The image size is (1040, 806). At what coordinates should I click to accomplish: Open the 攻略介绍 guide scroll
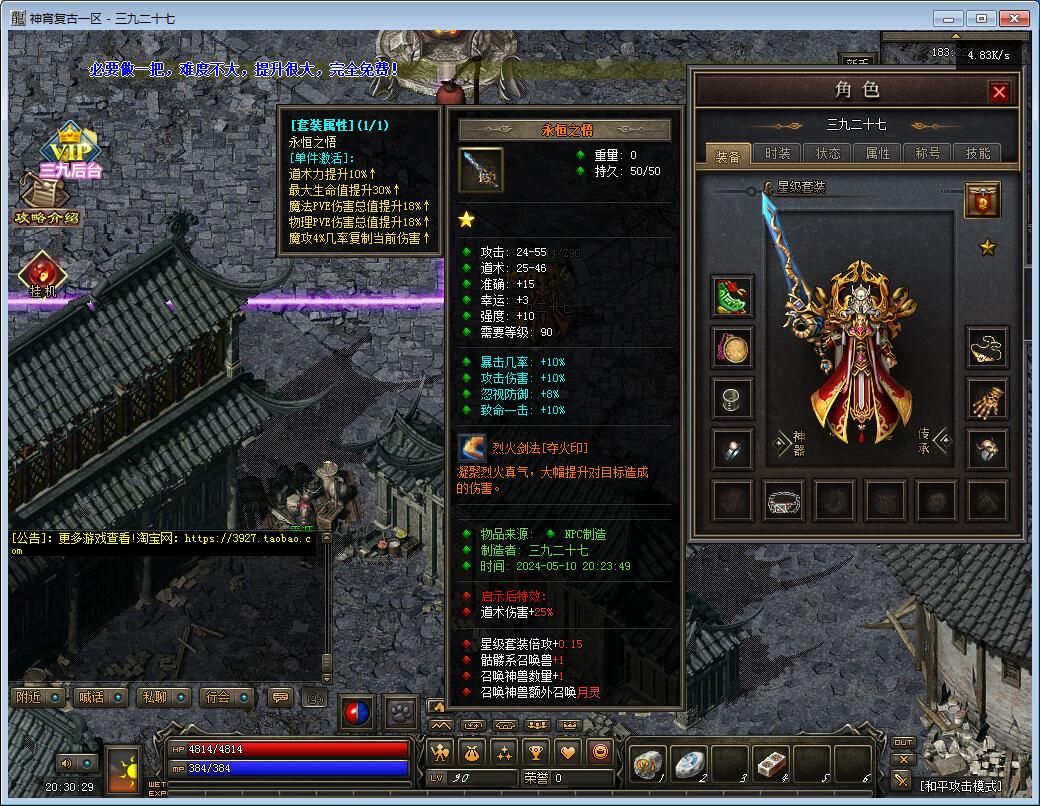(47, 205)
